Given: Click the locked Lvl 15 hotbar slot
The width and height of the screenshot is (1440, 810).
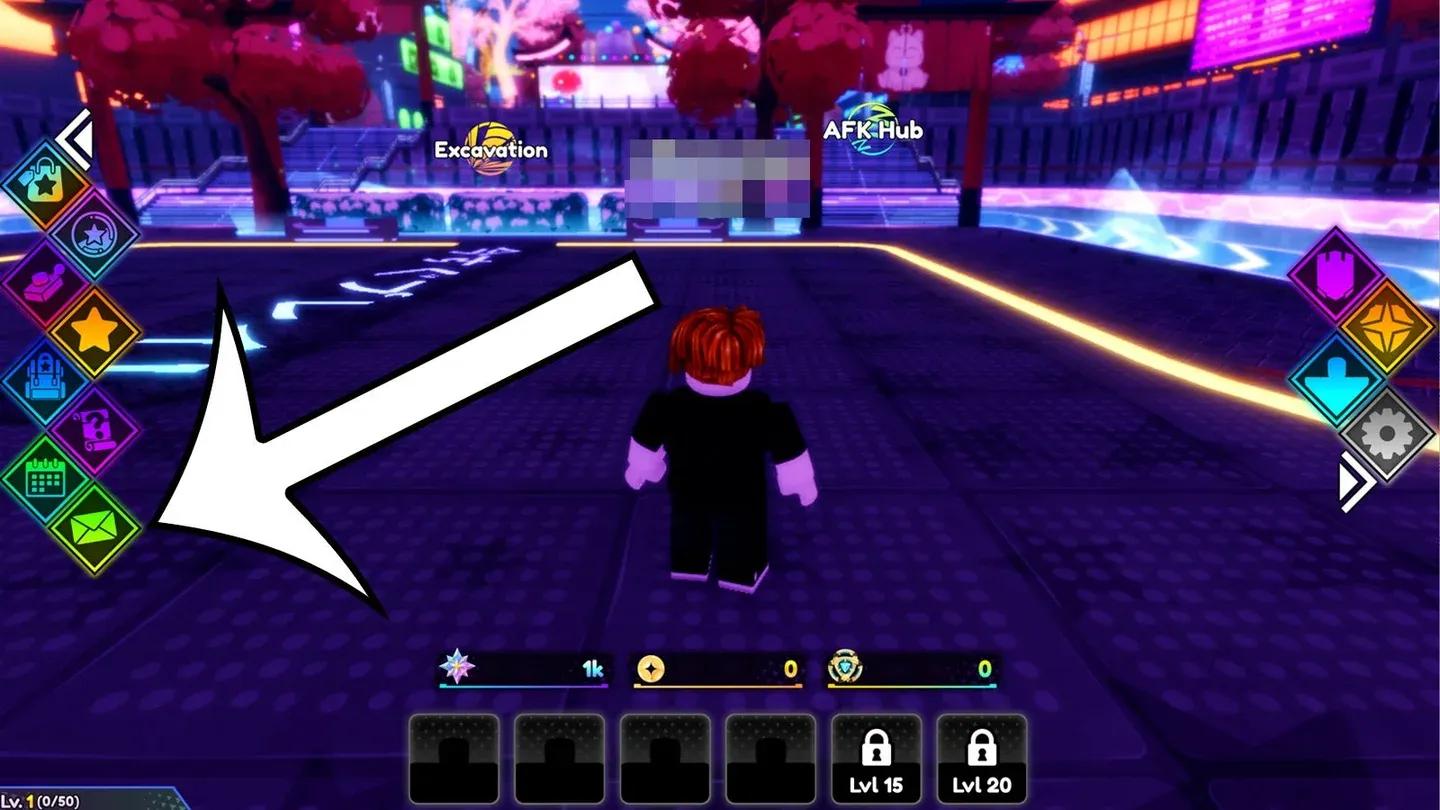Looking at the screenshot, I should 875,760.
